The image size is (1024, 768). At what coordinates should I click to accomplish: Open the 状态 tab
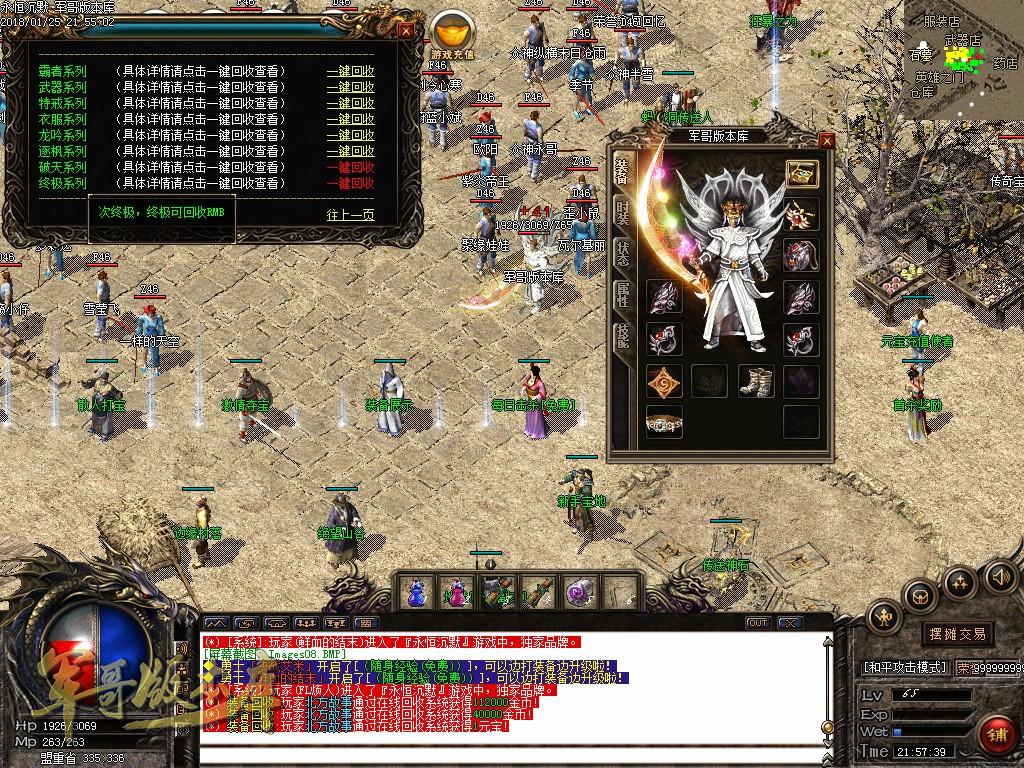click(x=622, y=254)
